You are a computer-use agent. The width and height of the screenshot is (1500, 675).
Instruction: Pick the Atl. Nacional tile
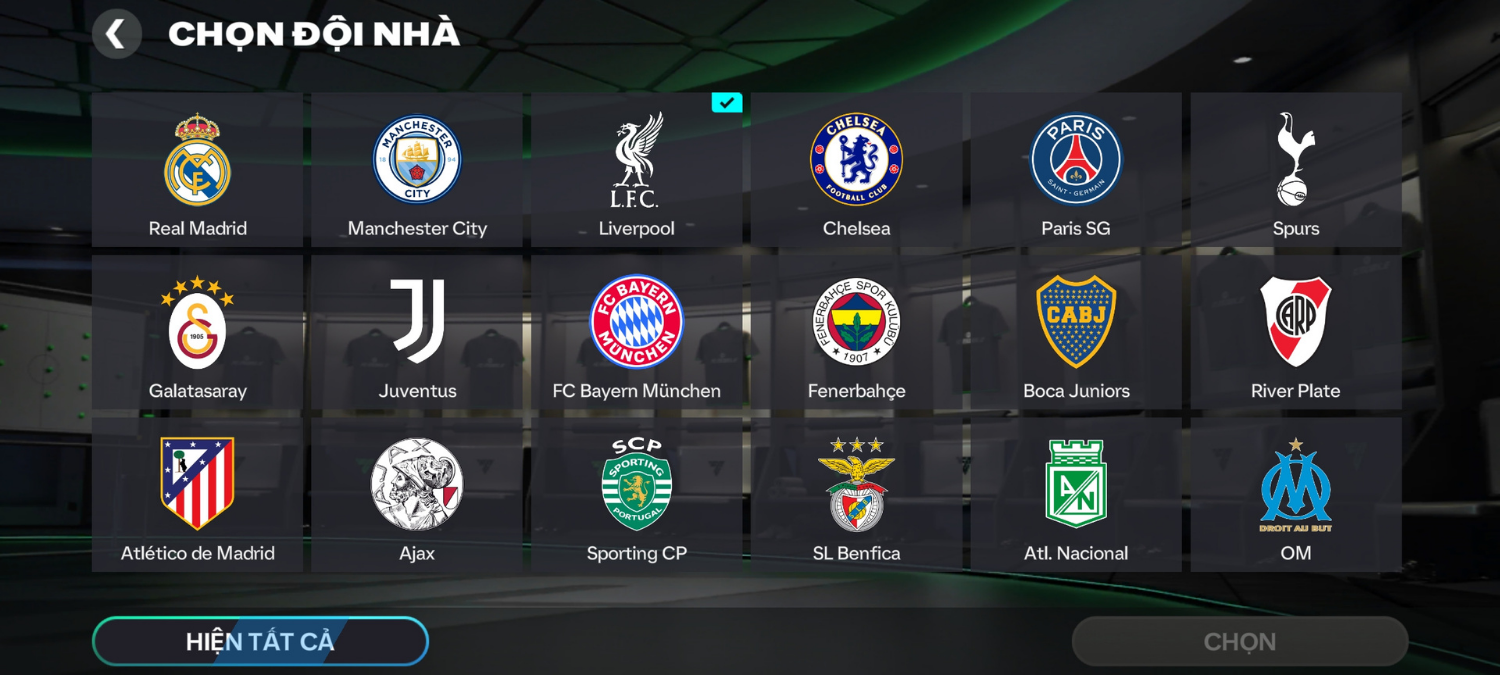tap(1076, 494)
